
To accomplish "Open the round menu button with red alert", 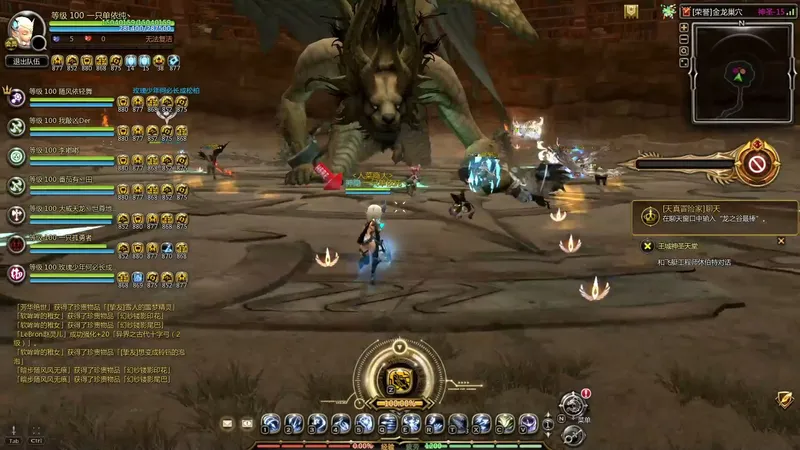I will 573,406.
